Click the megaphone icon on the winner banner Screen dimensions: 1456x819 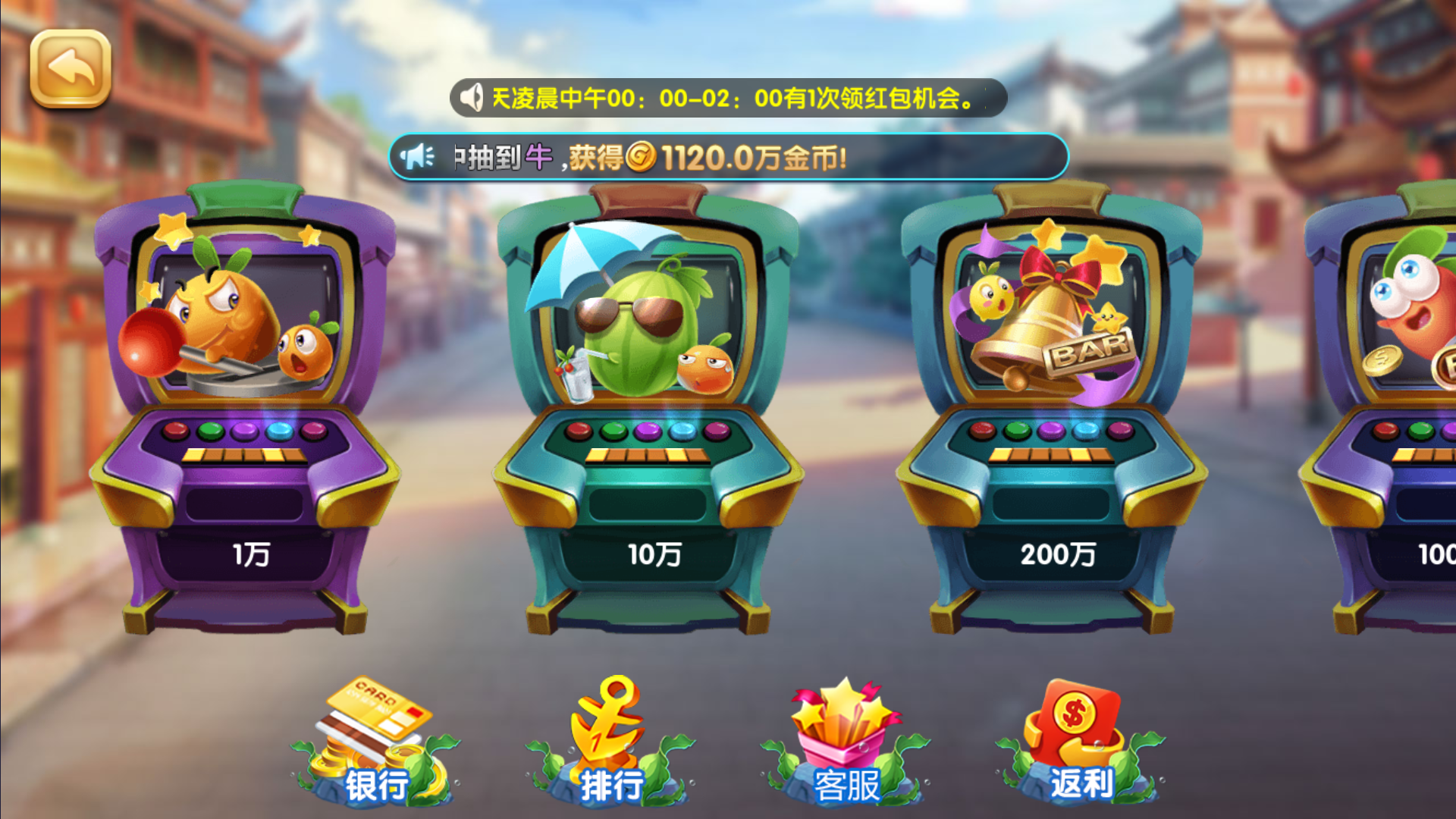click(418, 157)
